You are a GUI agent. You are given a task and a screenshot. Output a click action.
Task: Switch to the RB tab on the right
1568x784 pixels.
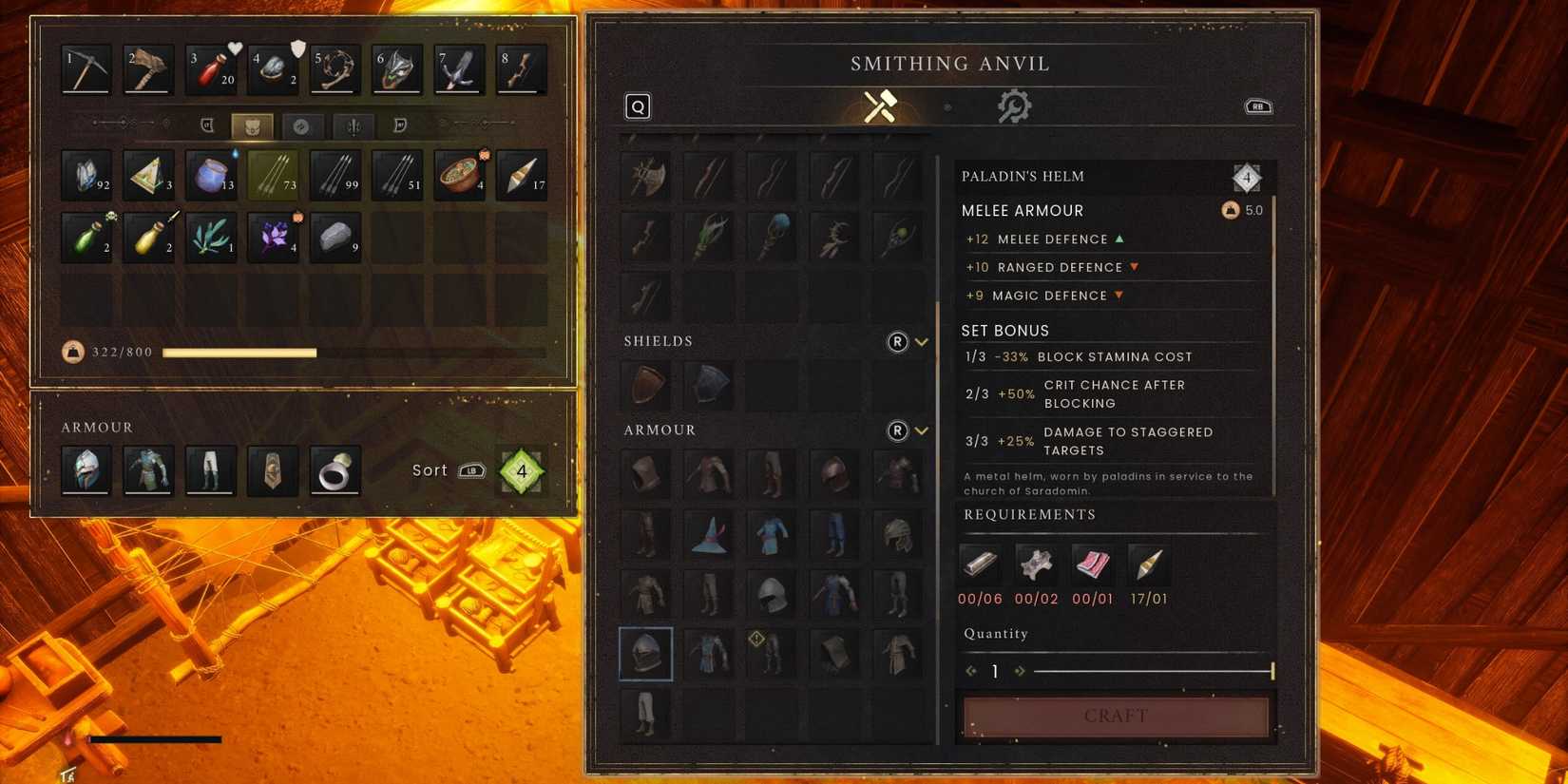[1257, 106]
